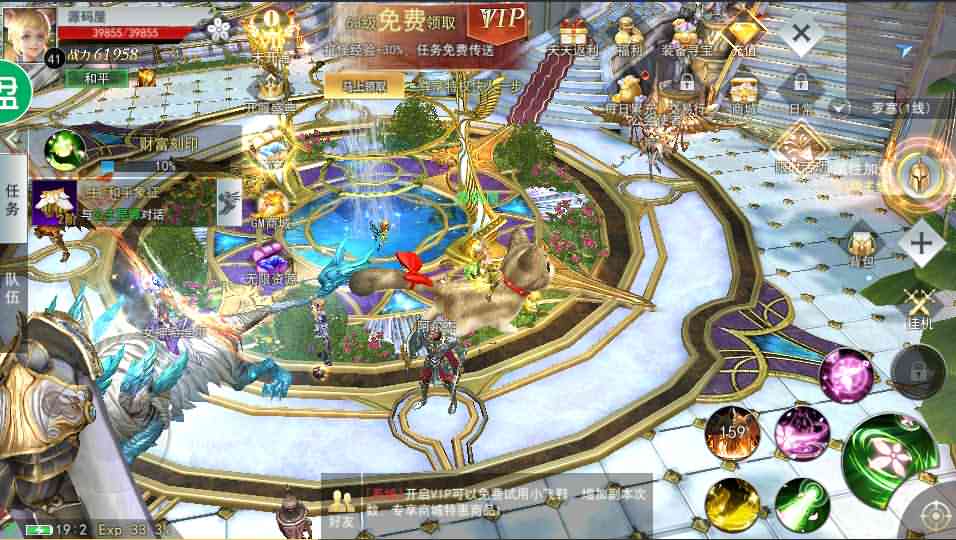Switch to the 任务 quest tab
Screen dimensions: 956x540
click(13, 198)
